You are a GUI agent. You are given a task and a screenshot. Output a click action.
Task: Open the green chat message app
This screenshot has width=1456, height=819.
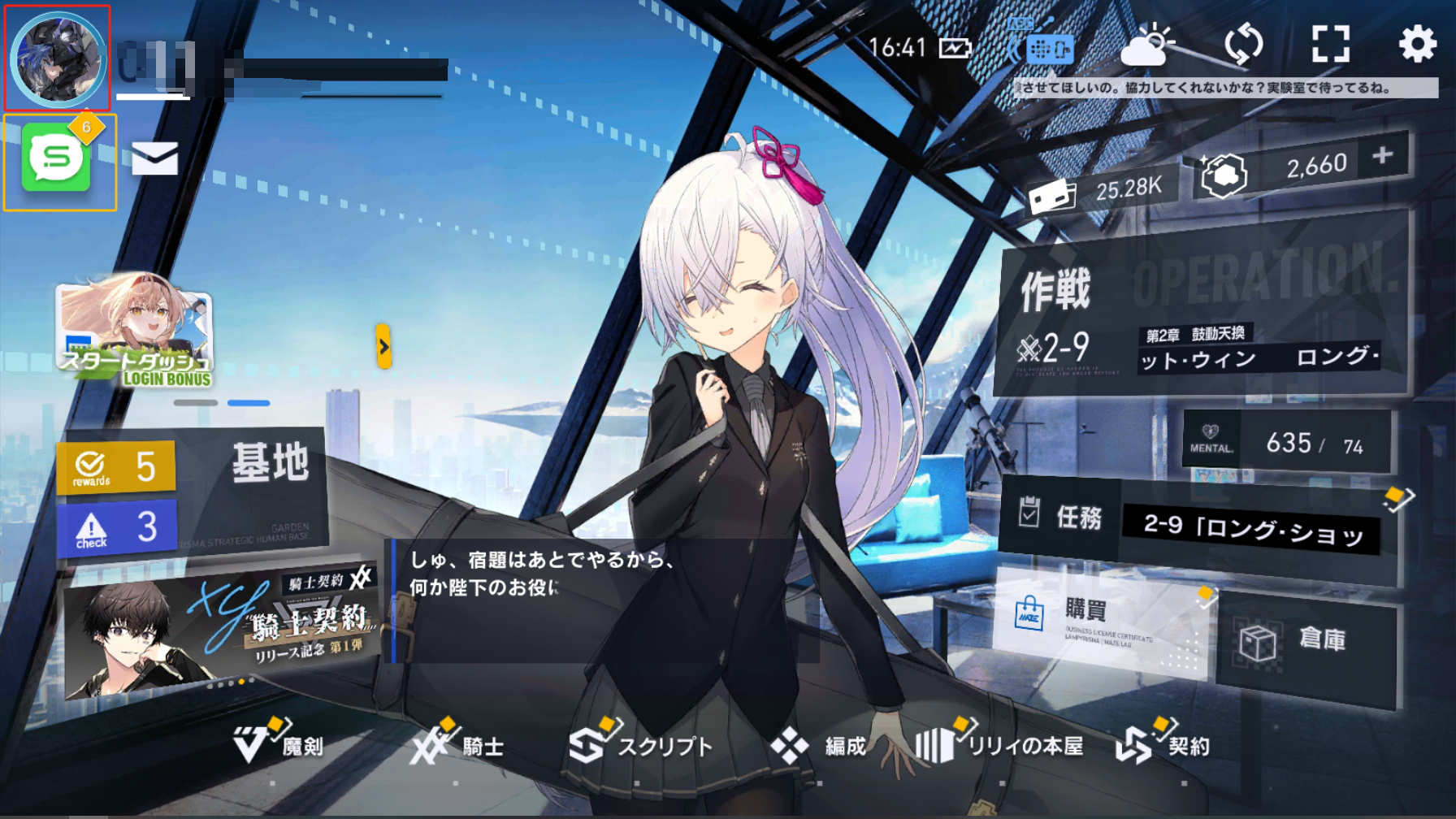(57, 159)
